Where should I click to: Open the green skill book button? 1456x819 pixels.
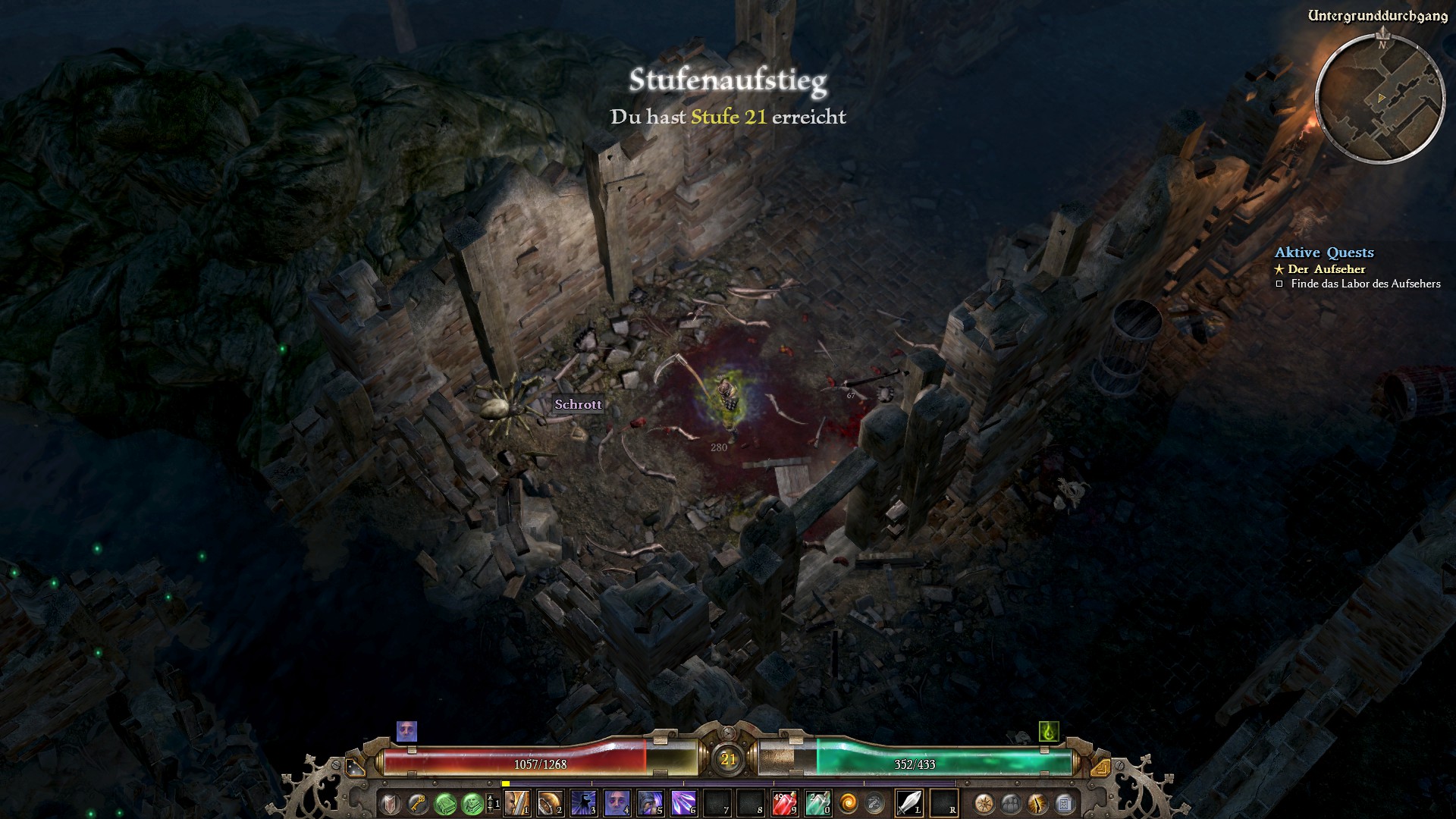pyautogui.click(x=446, y=802)
